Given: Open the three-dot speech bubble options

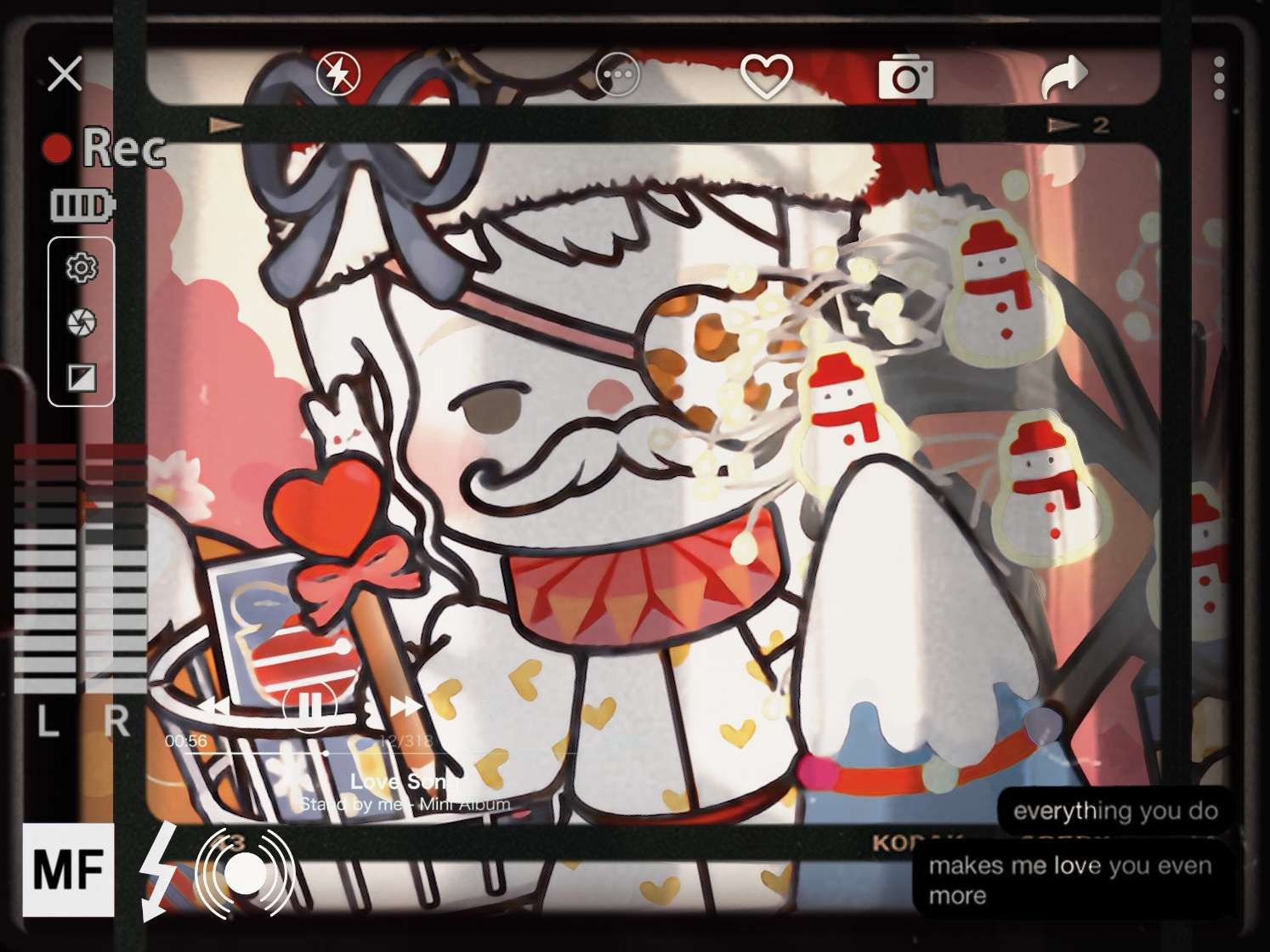Looking at the screenshot, I should pos(617,75).
